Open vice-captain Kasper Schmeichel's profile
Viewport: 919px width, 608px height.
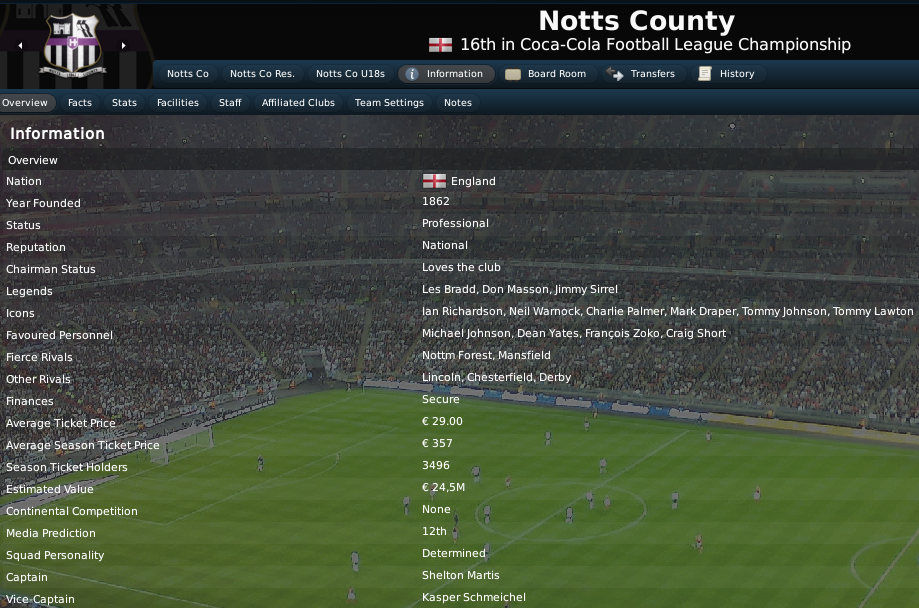tap(473, 598)
